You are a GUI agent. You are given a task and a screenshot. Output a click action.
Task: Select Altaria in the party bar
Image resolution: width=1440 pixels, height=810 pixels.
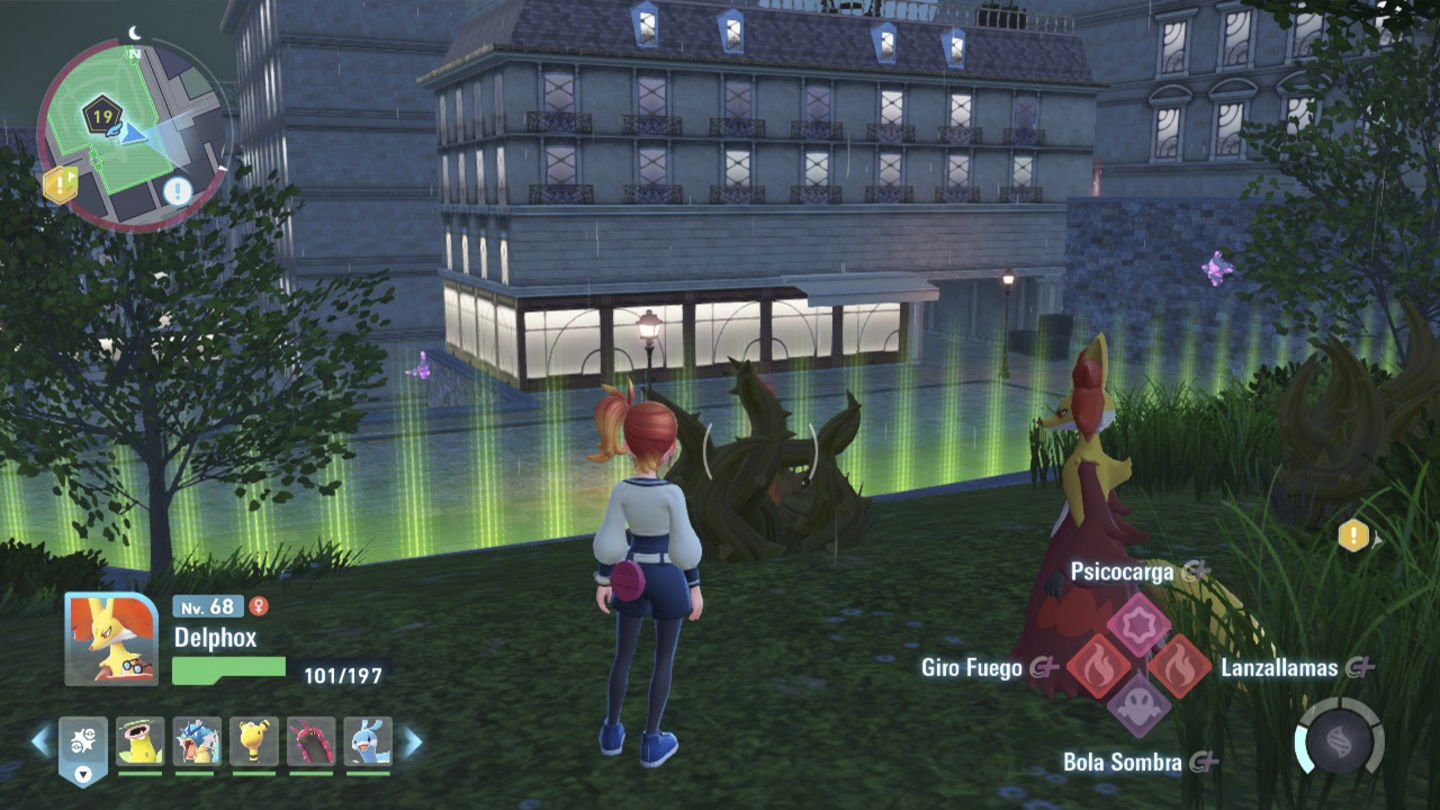coord(368,742)
